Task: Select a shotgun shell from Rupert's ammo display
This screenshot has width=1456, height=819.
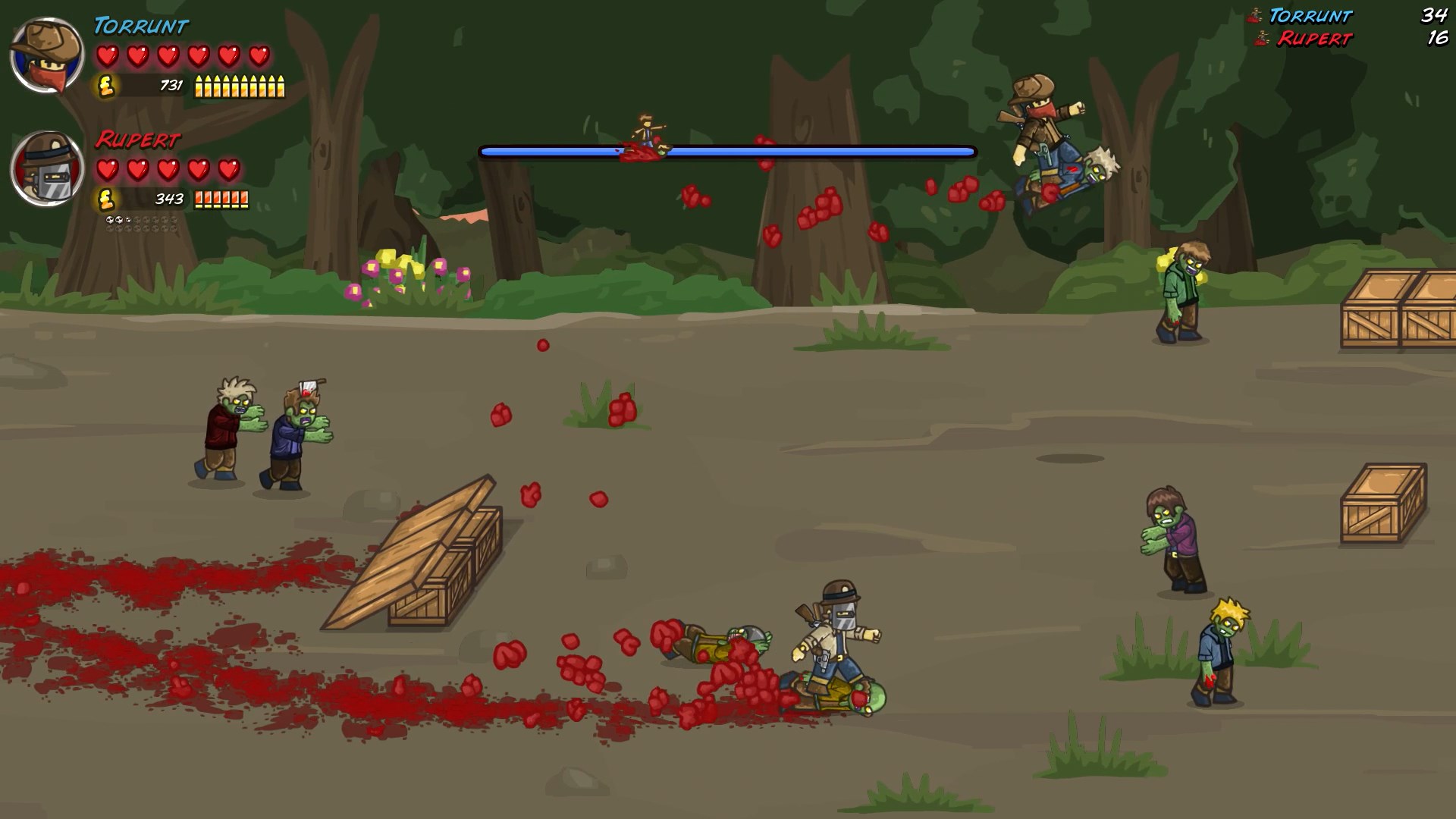Action: [x=199, y=200]
